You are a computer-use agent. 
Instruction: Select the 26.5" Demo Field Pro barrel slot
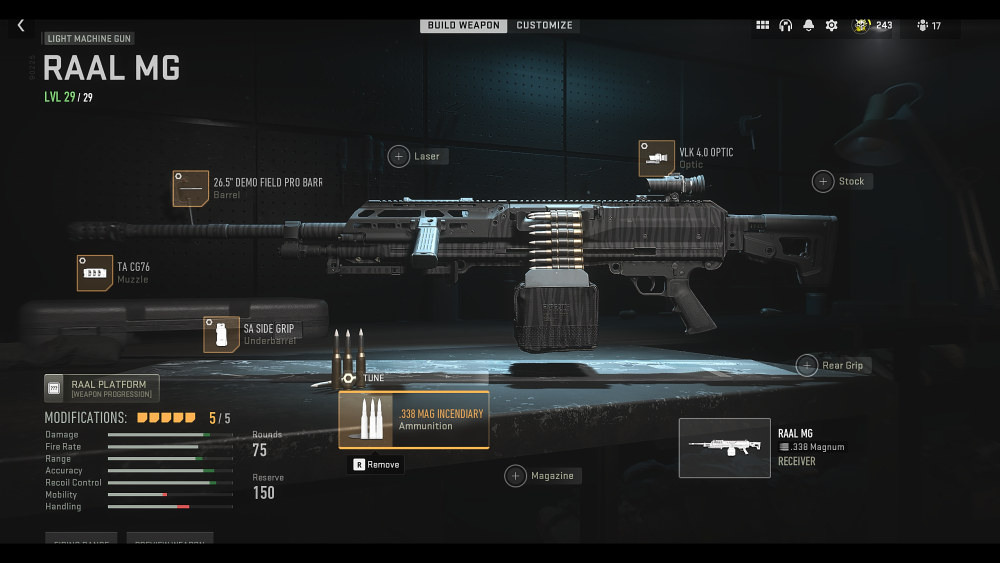[191, 188]
